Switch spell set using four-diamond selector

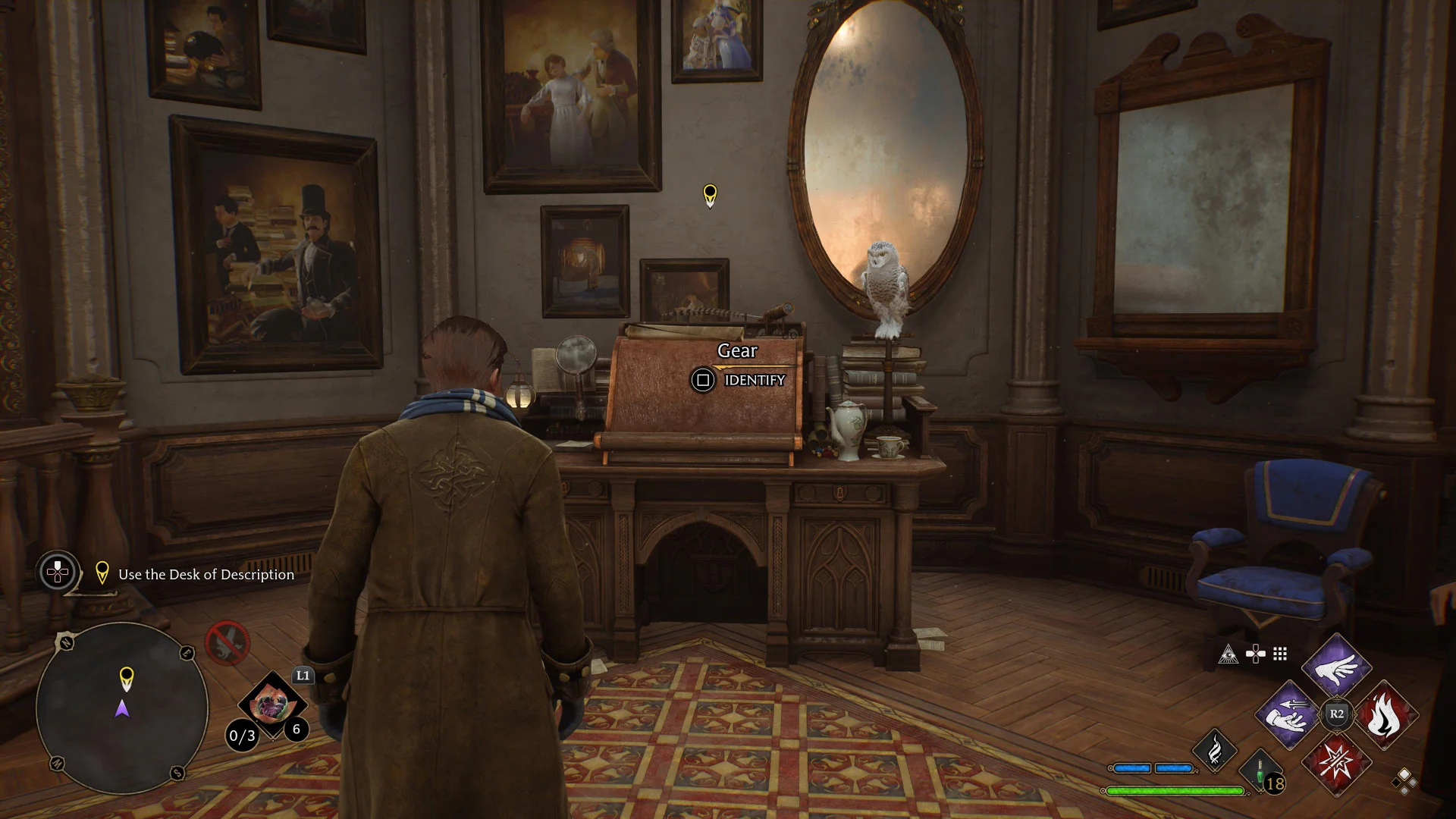(1404, 780)
